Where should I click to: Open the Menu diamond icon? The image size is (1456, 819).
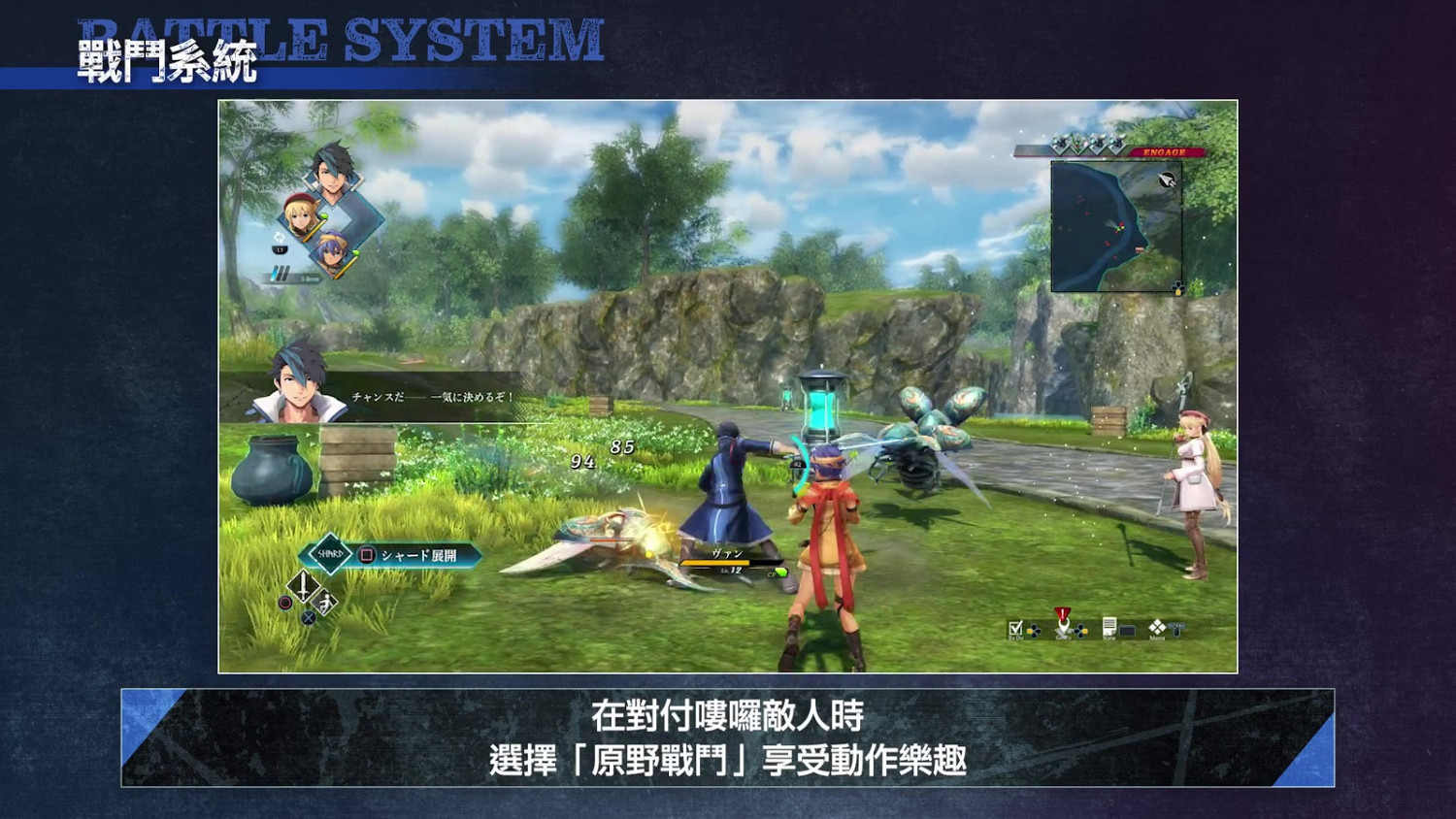[1156, 628]
